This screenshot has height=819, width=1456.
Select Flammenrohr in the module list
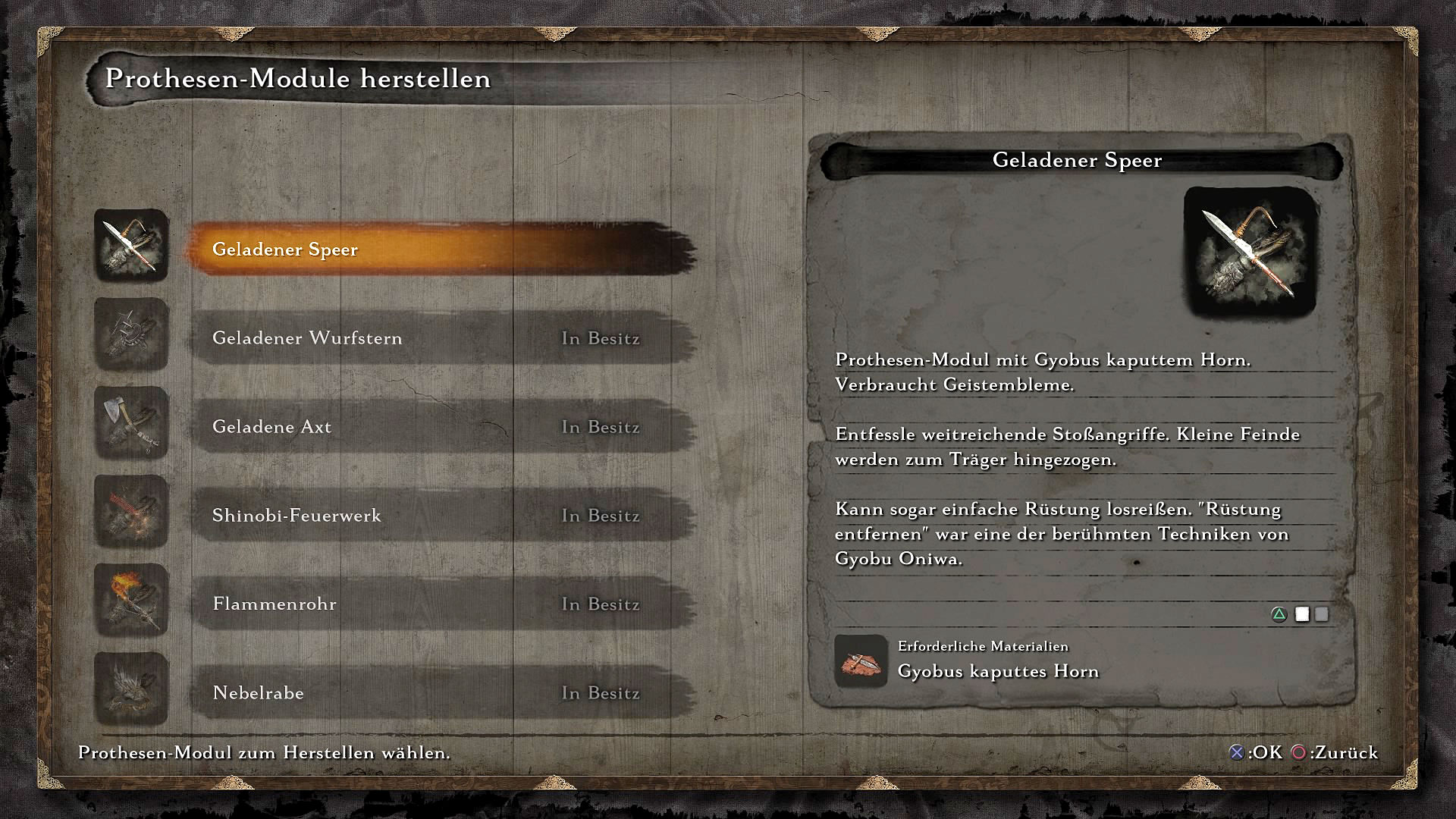440,604
